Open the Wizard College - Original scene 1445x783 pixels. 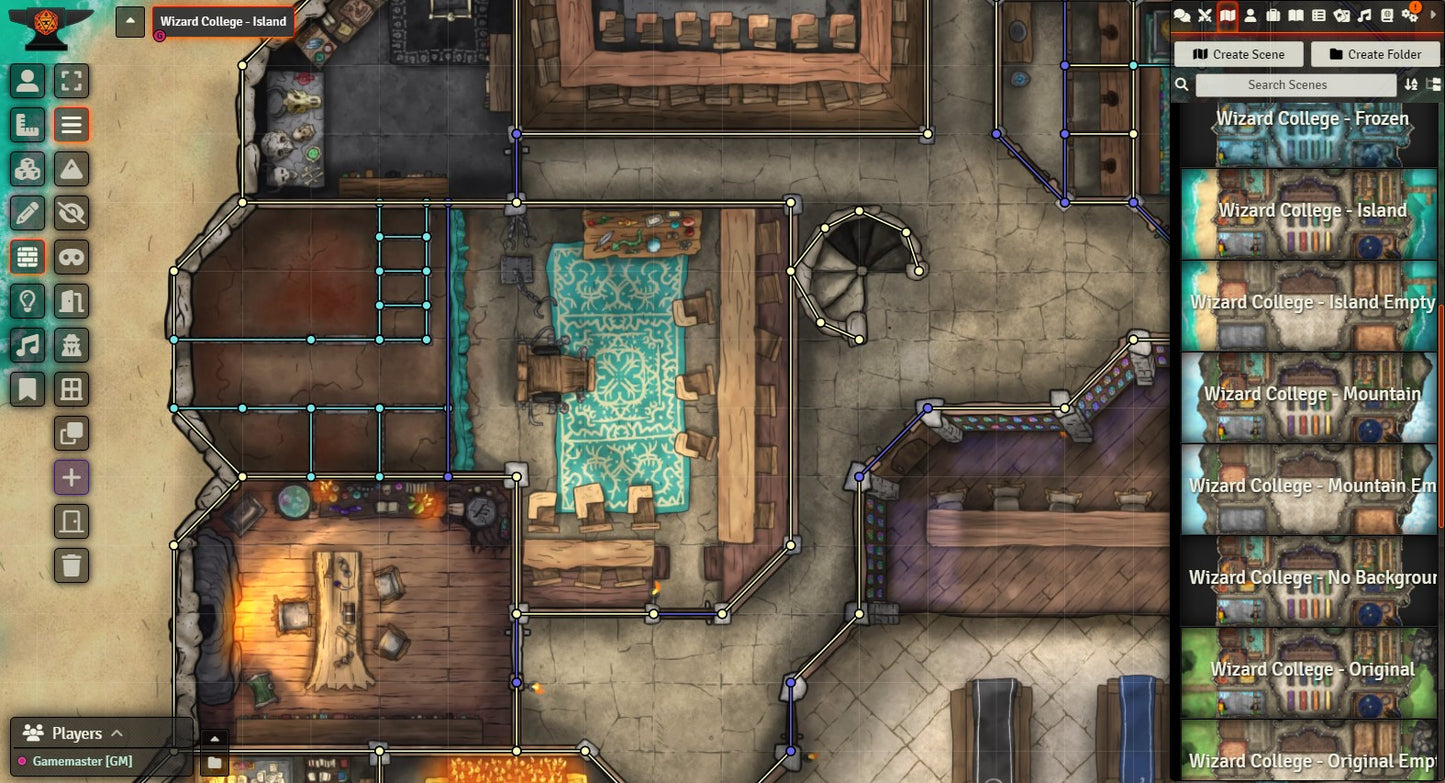tap(1309, 670)
